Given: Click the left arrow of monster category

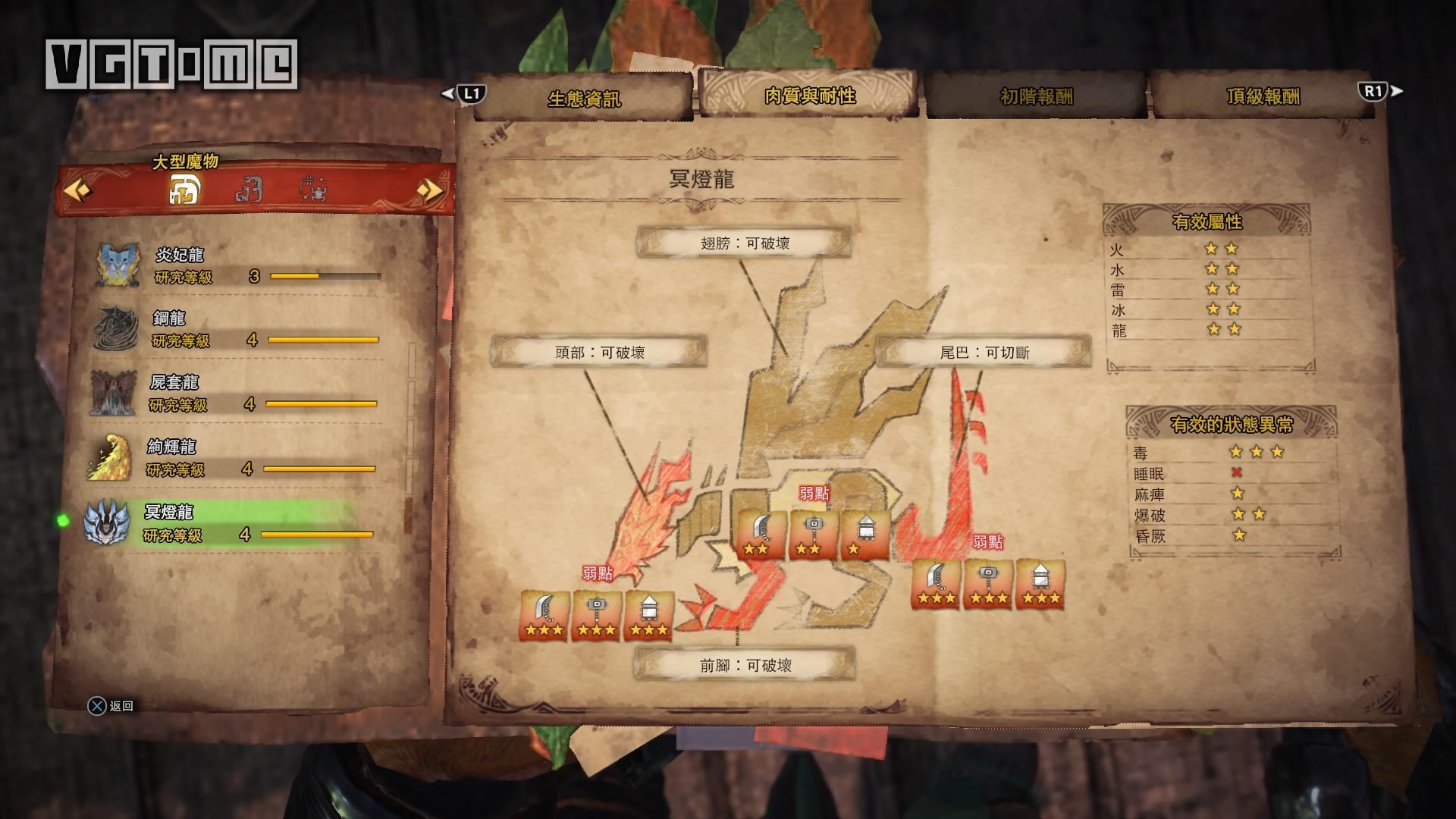Looking at the screenshot, I should click(x=77, y=190).
